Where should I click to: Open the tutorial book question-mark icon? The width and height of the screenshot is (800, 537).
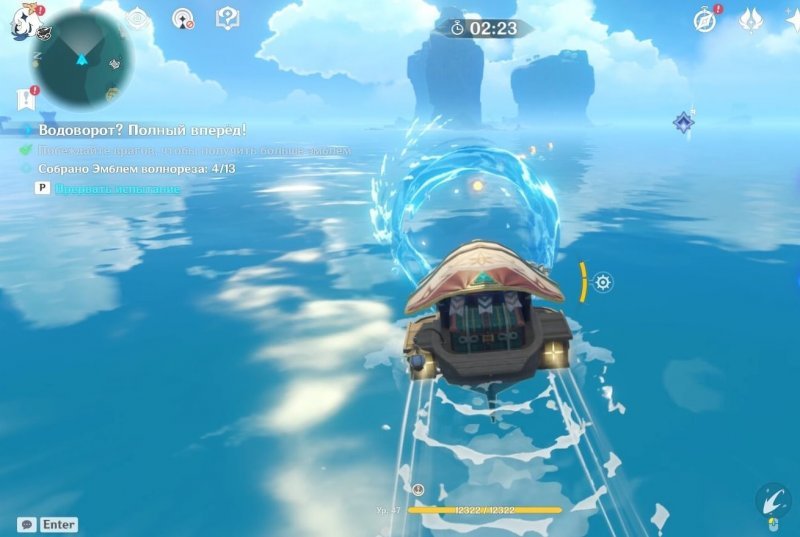coord(227,18)
